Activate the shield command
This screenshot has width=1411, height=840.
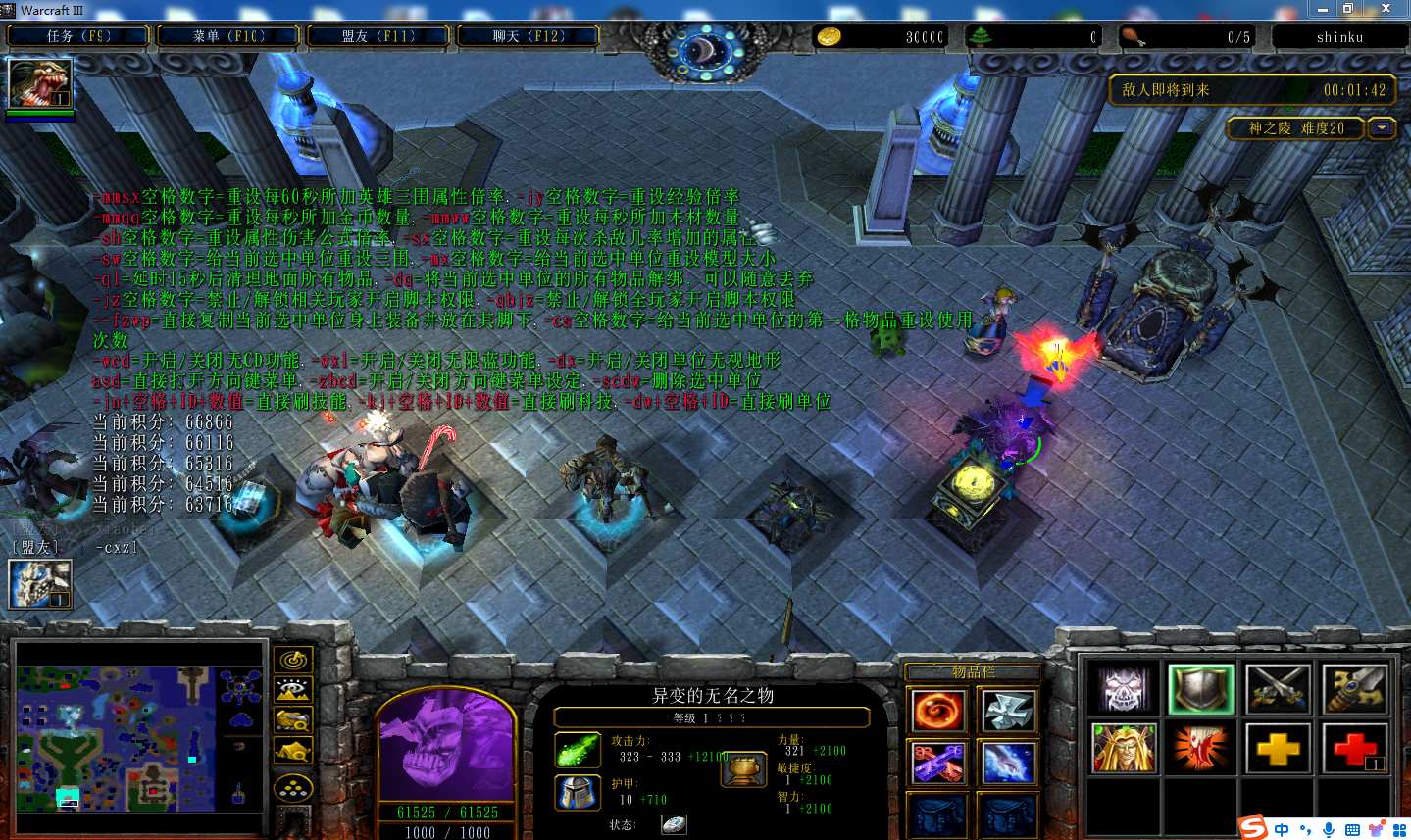coord(1200,689)
